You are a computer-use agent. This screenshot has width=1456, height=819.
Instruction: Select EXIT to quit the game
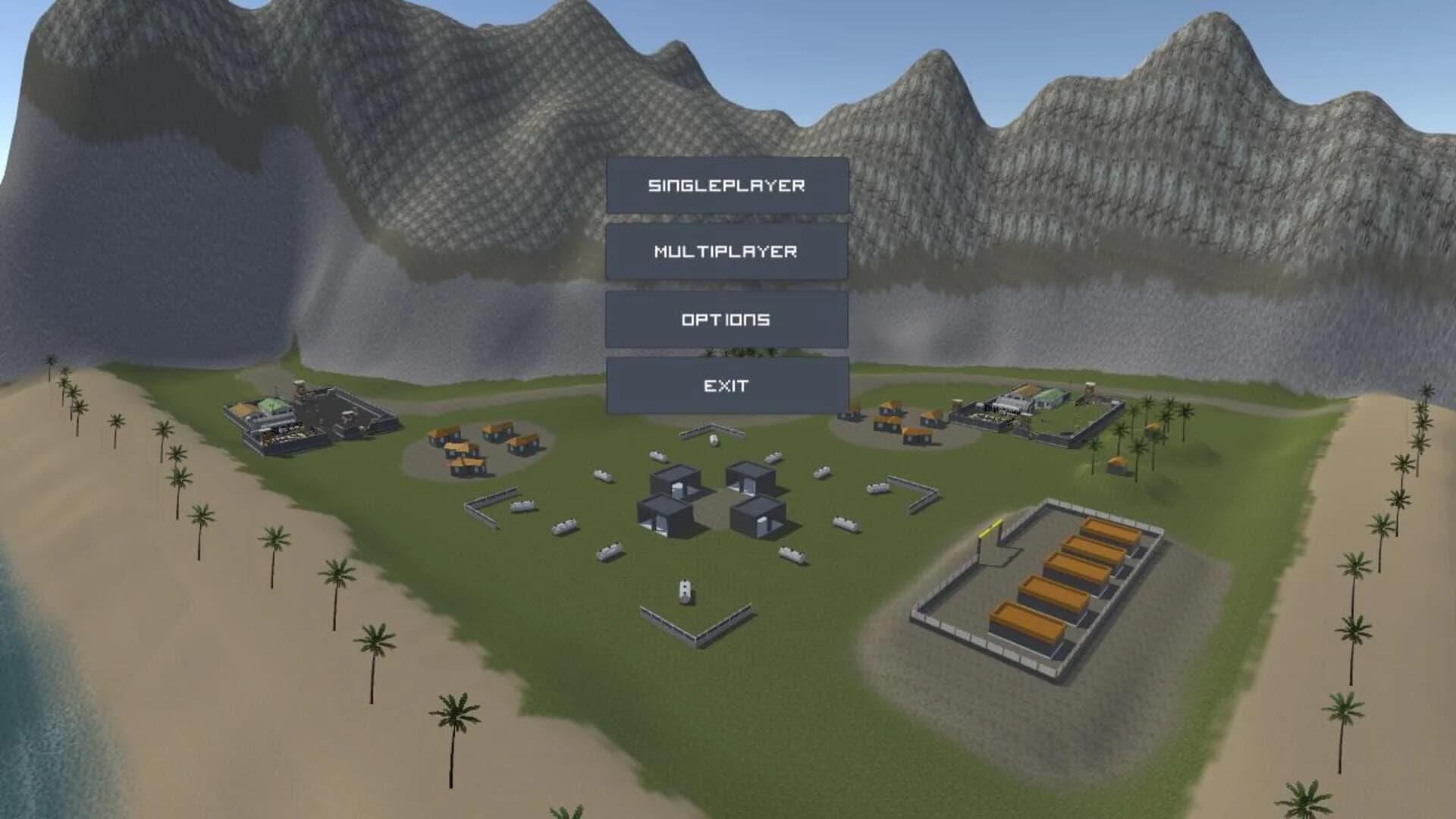click(x=726, y=384)
